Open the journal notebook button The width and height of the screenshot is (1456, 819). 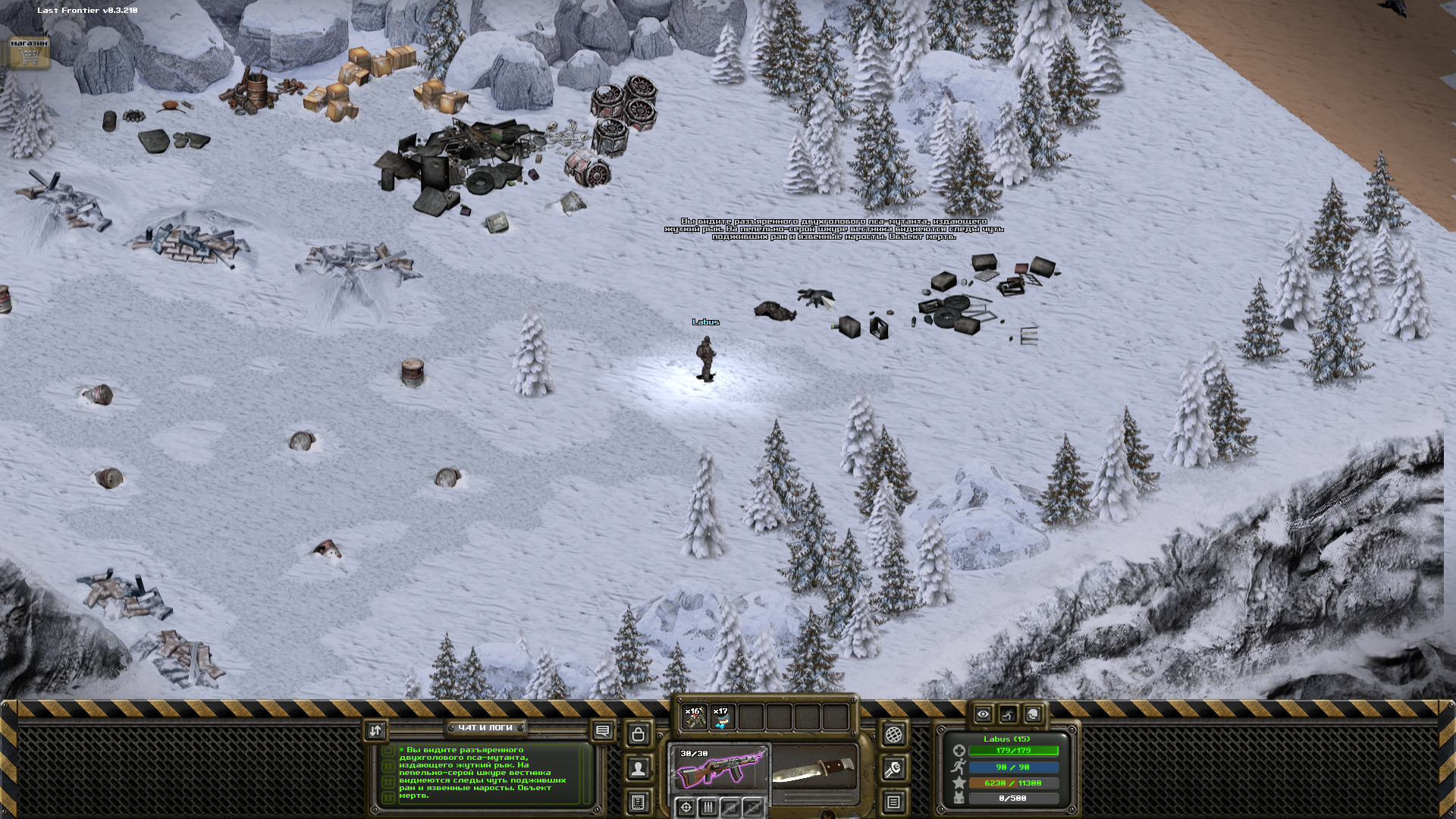[x=639, y=802]
